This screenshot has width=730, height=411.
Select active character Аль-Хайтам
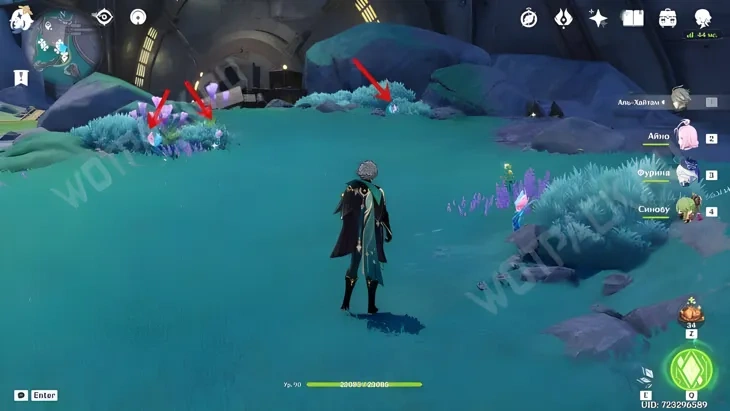[x=681, y=99]
